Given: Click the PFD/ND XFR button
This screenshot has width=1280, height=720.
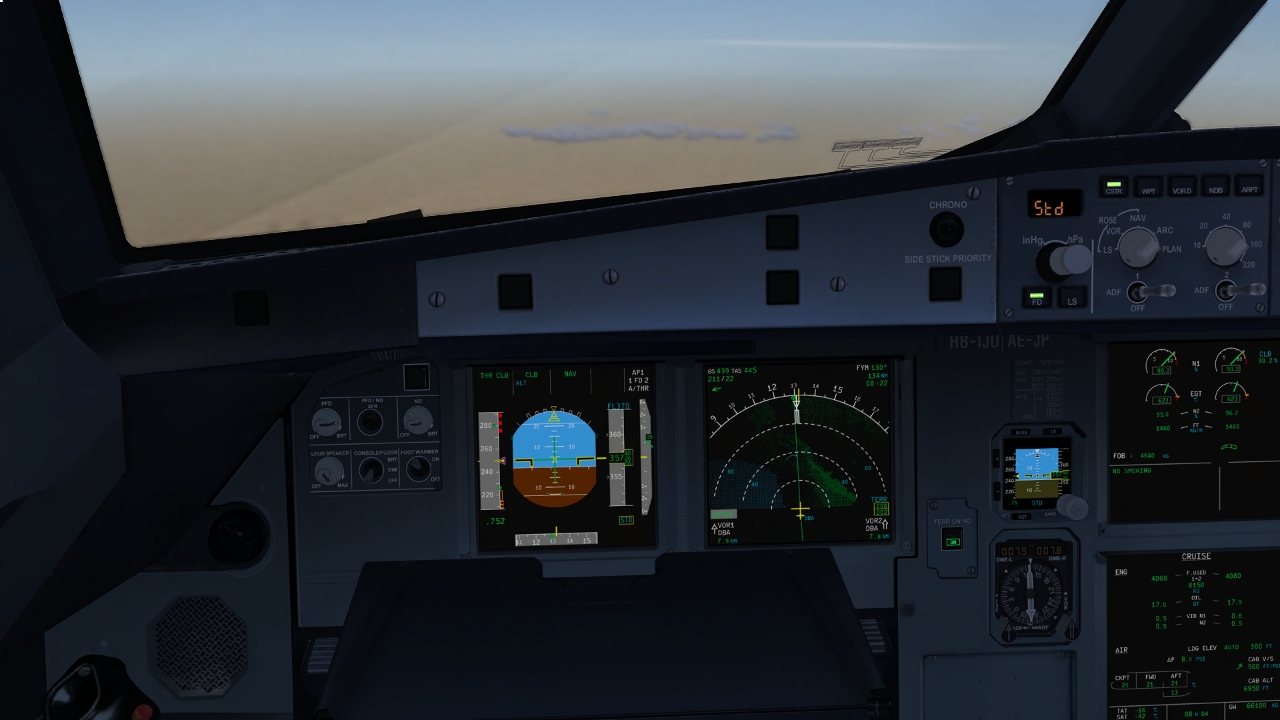Looking at the screenshot, I should pos(370,422).
